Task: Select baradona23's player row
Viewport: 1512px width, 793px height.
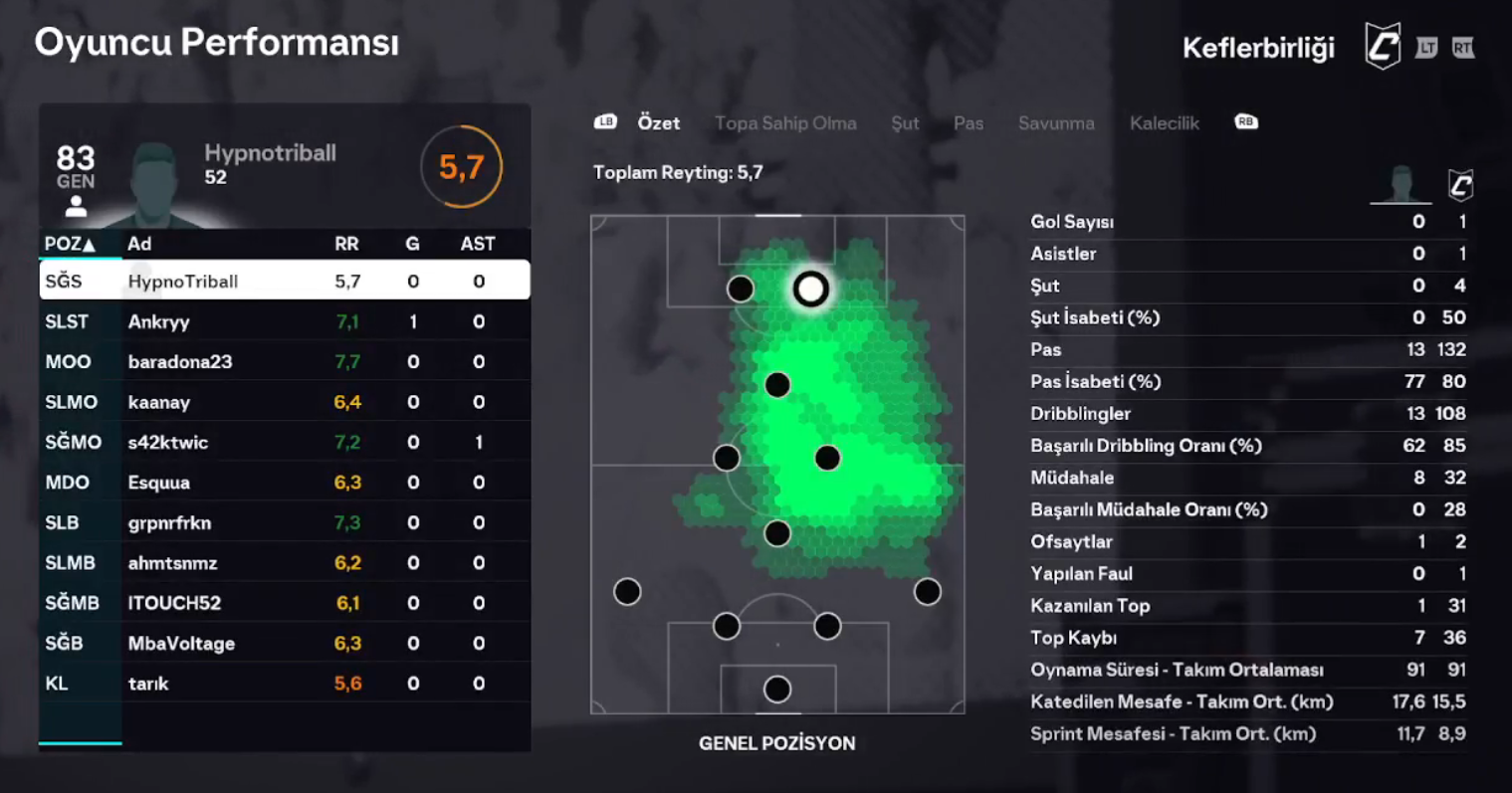Action: pos(284,362)
